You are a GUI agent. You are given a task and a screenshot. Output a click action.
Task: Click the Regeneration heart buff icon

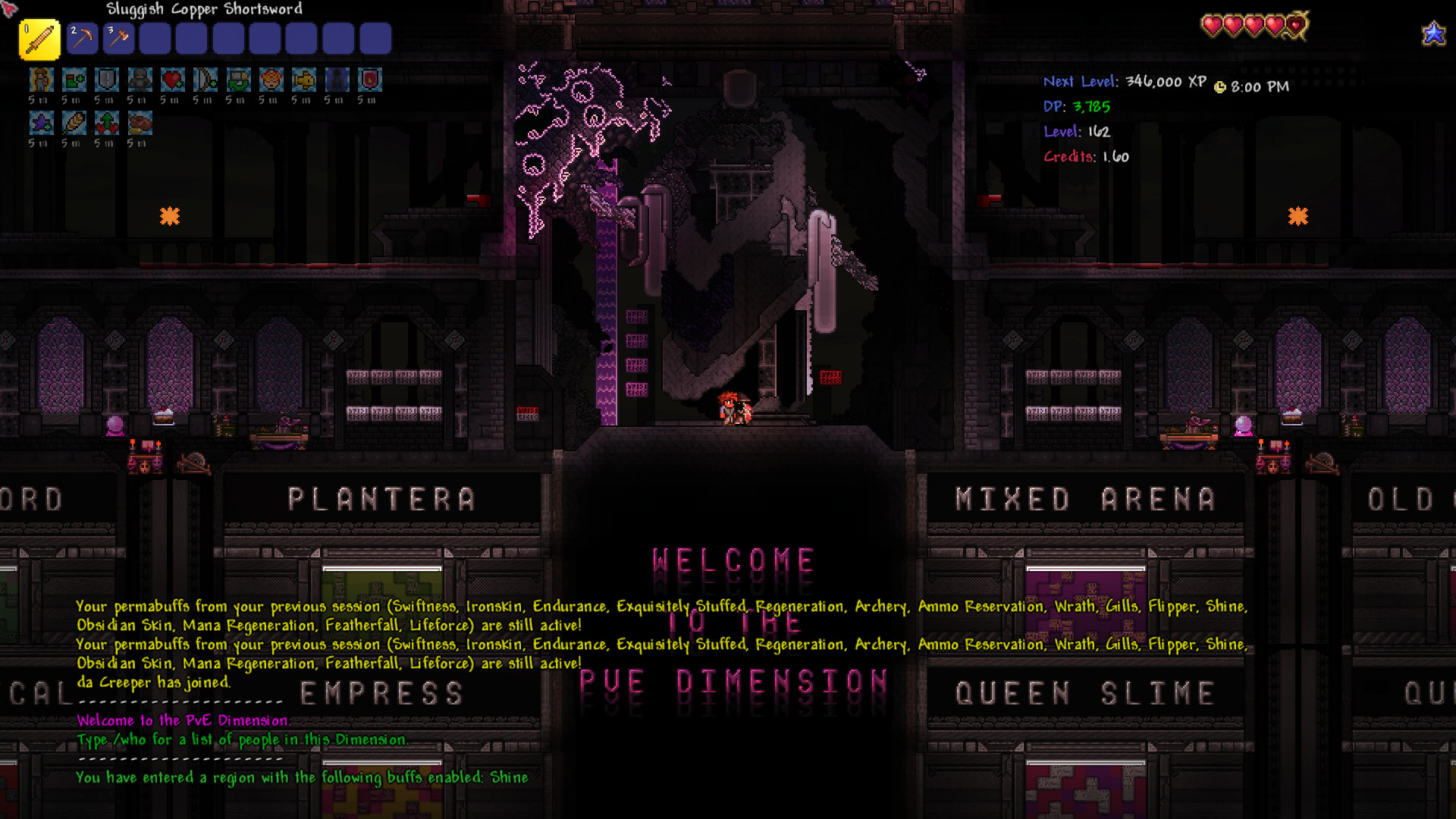pos(172,80)
